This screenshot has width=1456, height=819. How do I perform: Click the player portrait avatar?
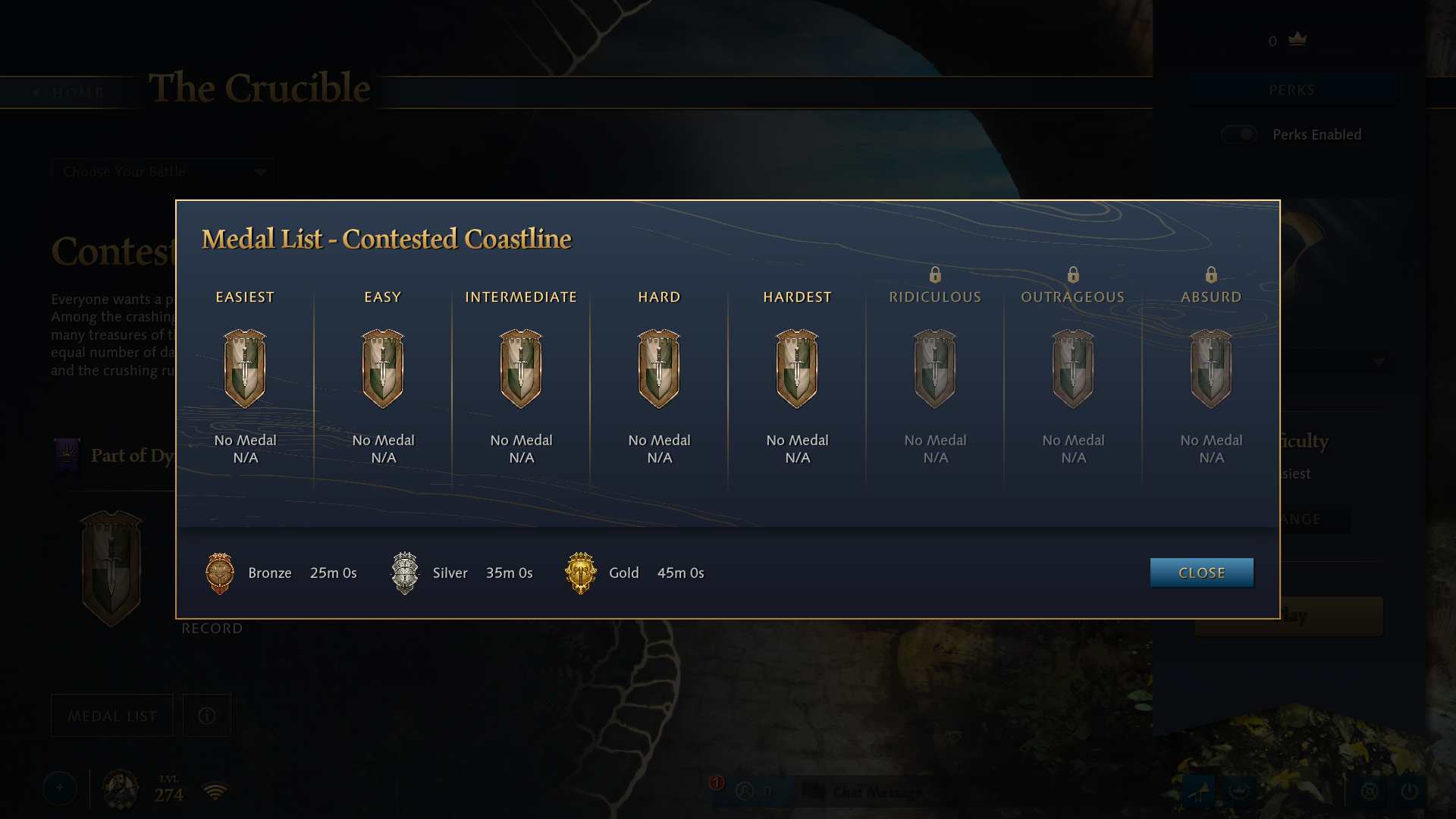121,789
